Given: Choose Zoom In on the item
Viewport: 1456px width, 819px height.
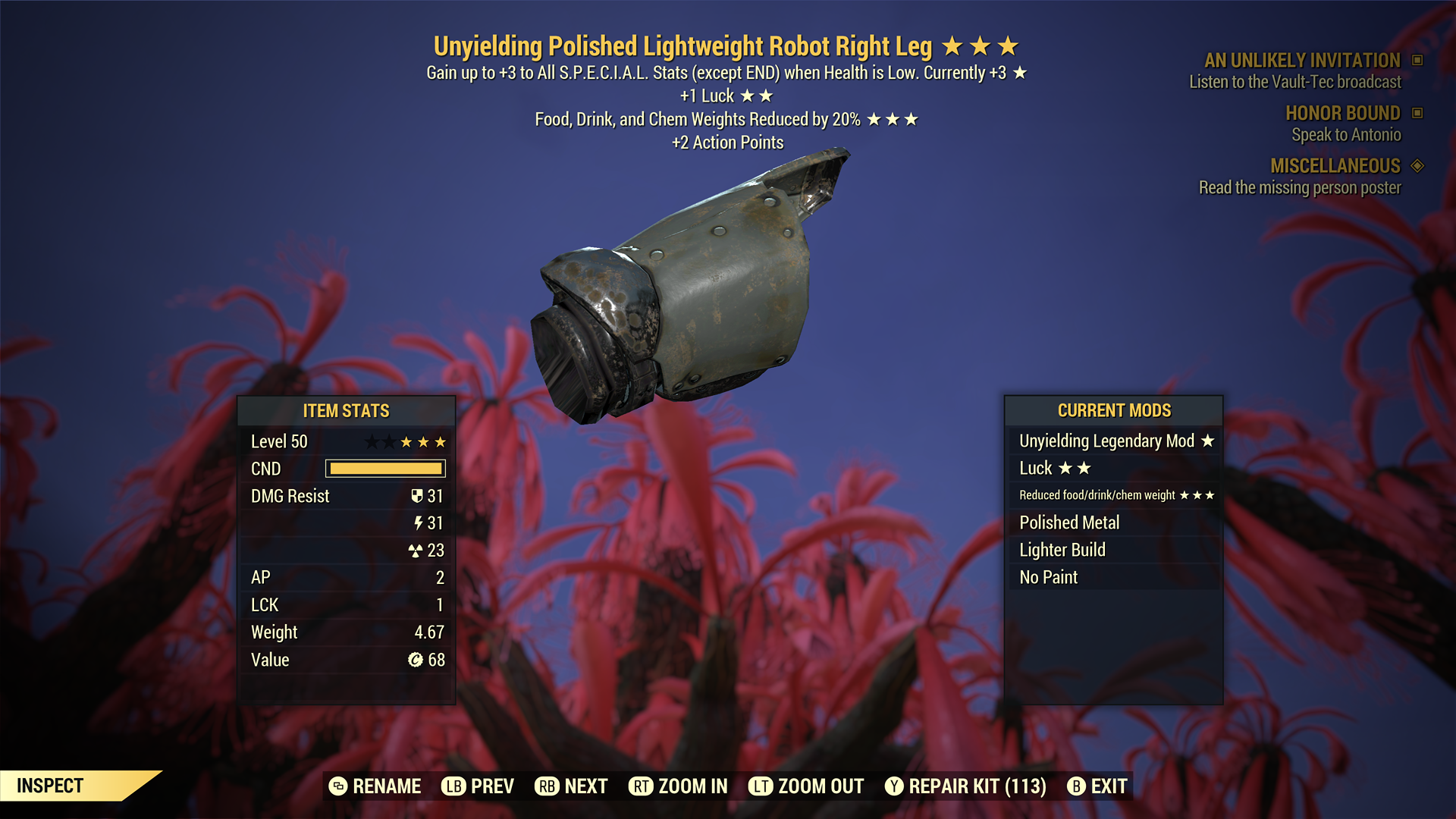Looking at the screenshot, I should [x=678, y=786].
